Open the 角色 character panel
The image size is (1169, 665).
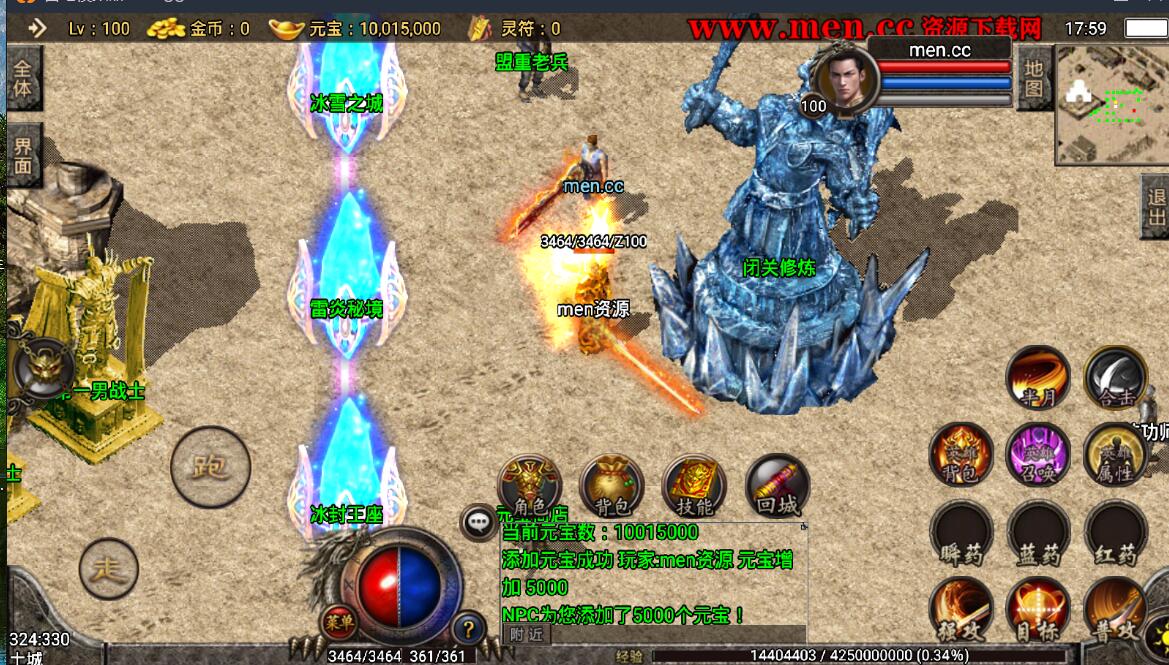[x=529, y=486]
